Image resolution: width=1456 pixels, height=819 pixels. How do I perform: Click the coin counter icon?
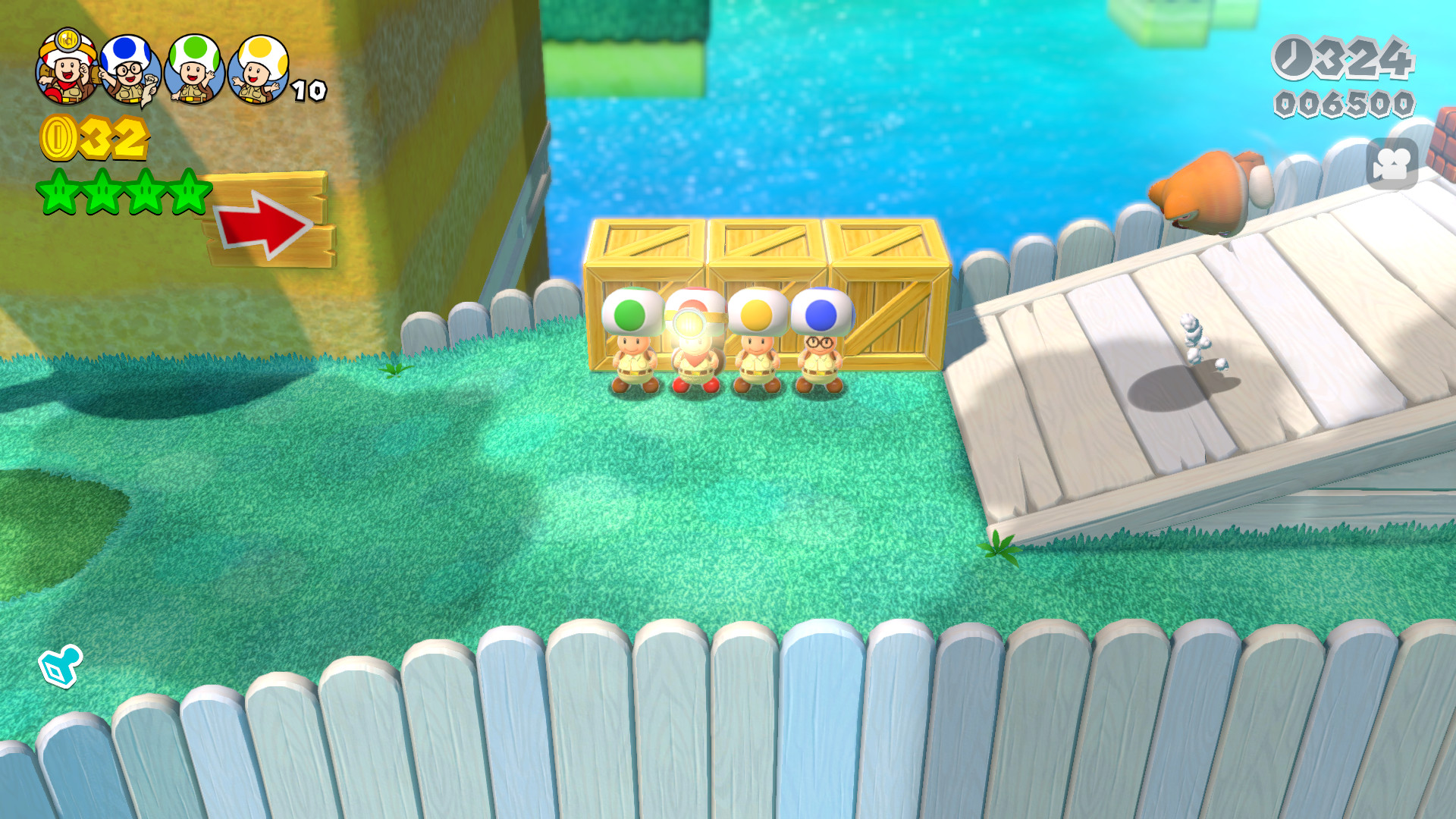point(61,138)
